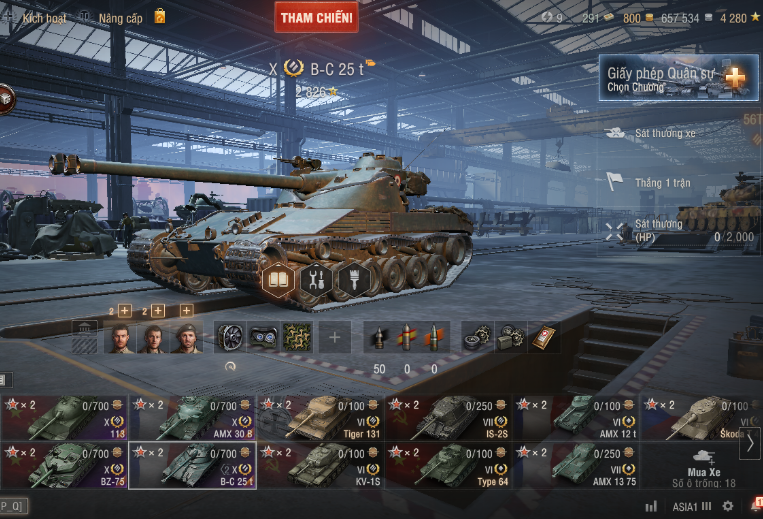763x519 pixels.
Task: Start battle with the THAM CHIẾN button
Action: [316, 17]
